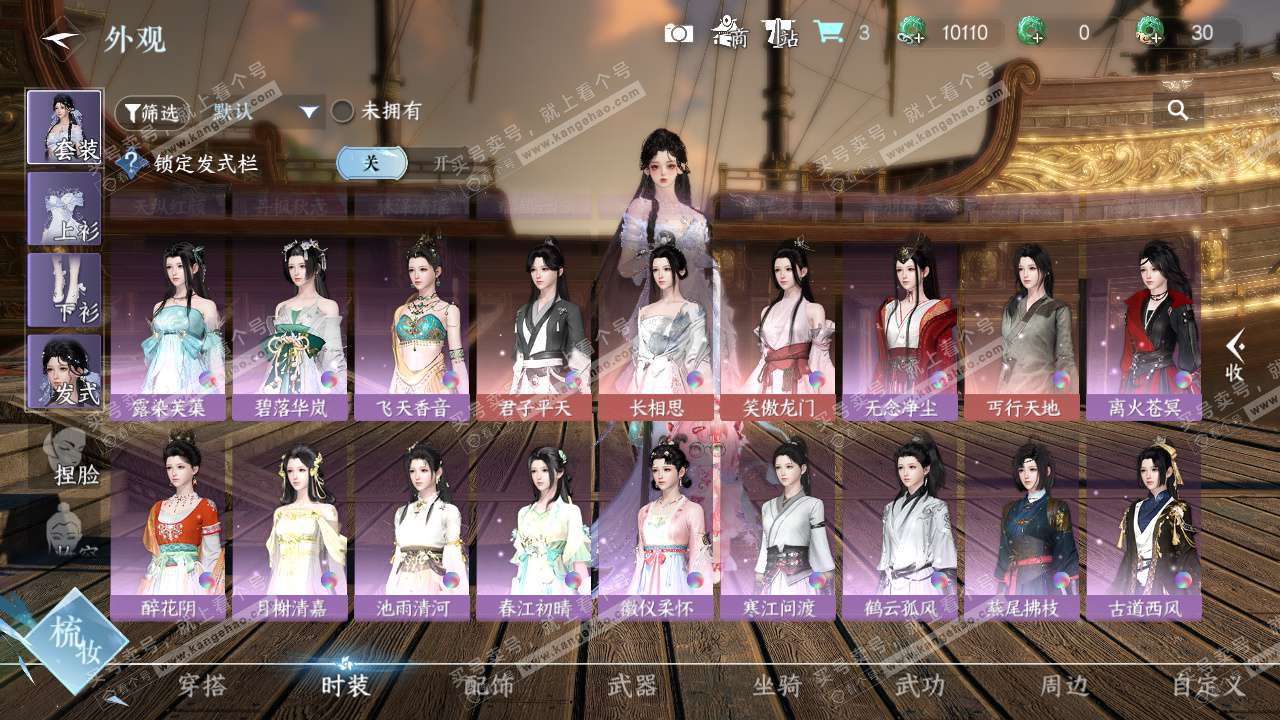Select the 发式 hairstyle category
This screenshot has width=1280, height=720.
pos(64,371)
